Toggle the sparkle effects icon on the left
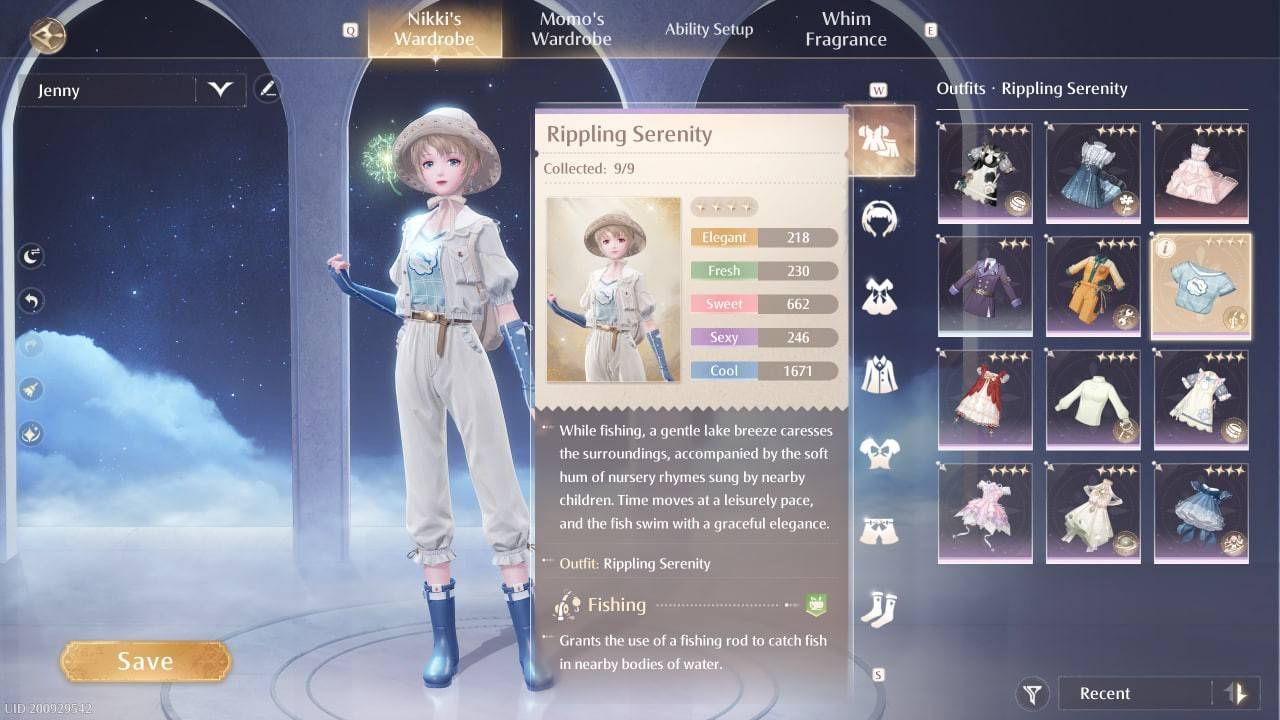 point(31,433)
